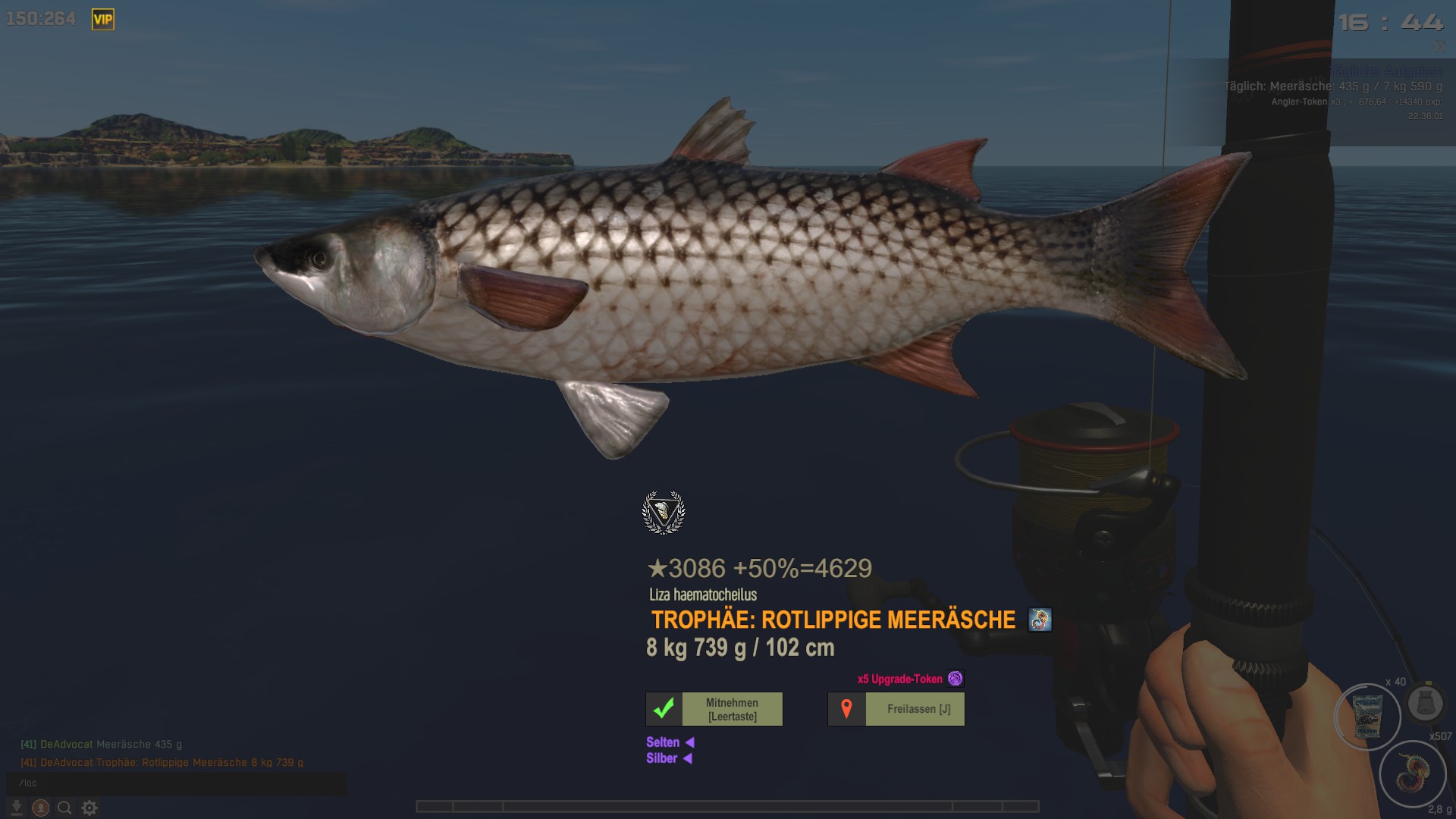Click the trophy fish icon beside the name
The width and height of the screenshot is (1456, 819).
tap(1040, 620)
